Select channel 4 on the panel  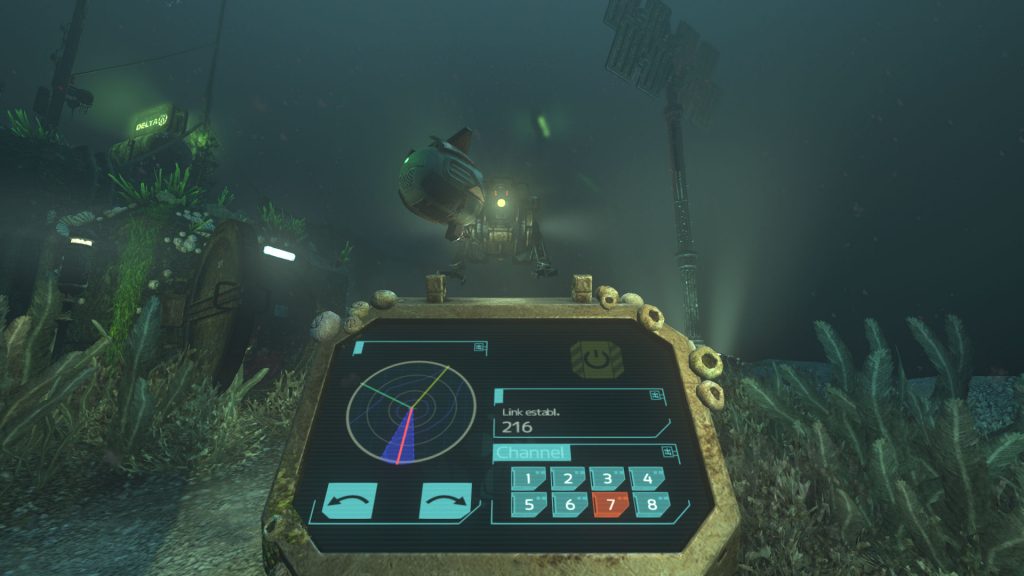[648, 478]
